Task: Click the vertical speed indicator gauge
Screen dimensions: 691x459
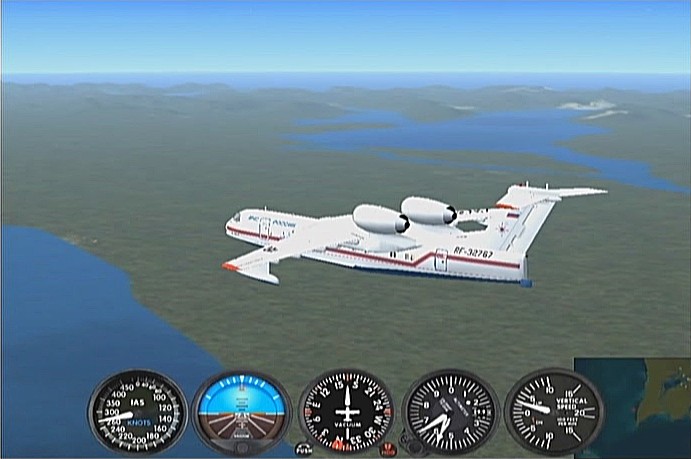Action: (553, 410)
